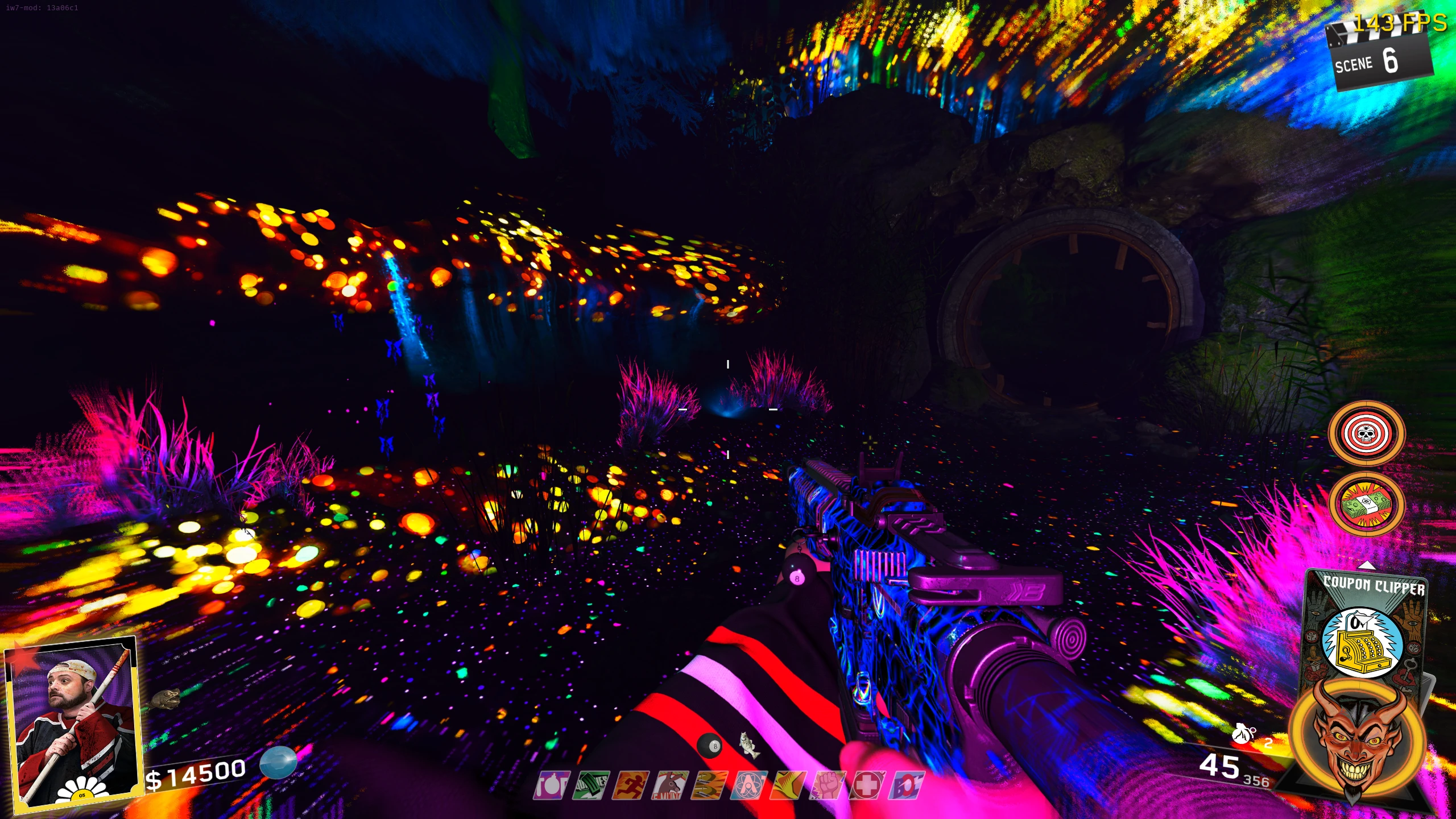This screenshot has width=1456, height=819.
Task: Click the grinning devil face emblem
Action: tap(1357, 739)
